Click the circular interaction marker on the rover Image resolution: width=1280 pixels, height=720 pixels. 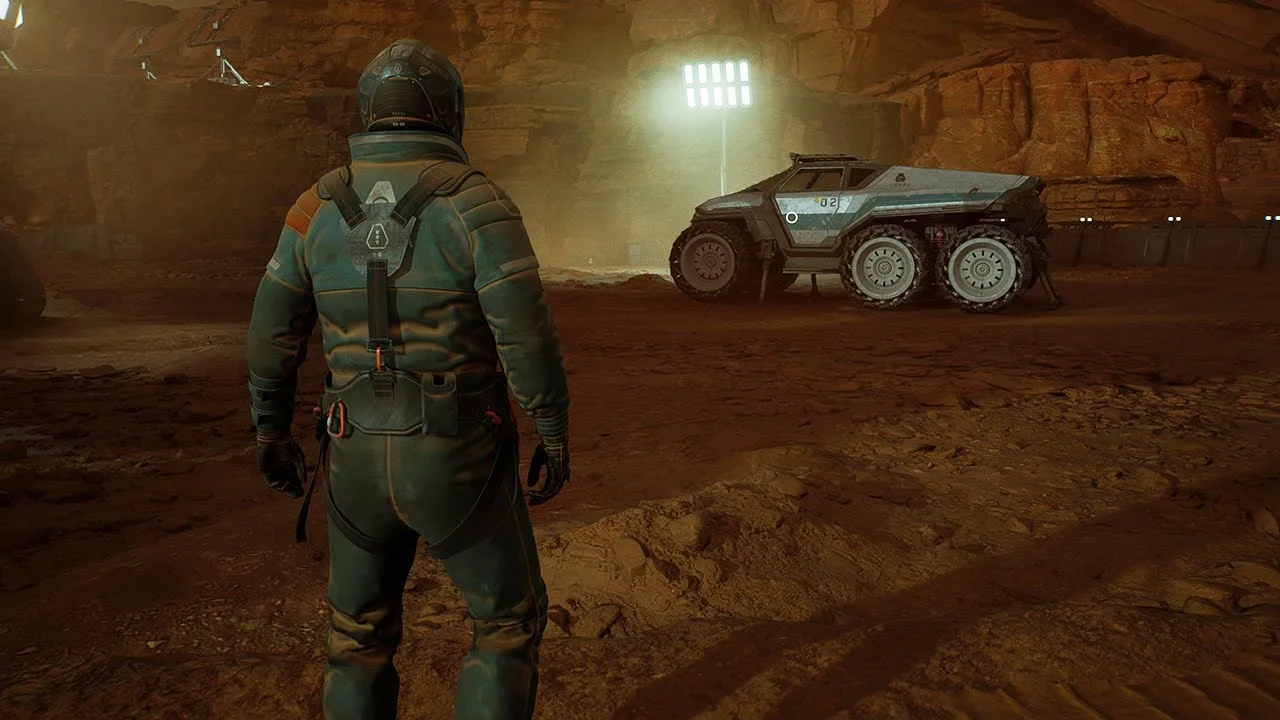[792, 217]
